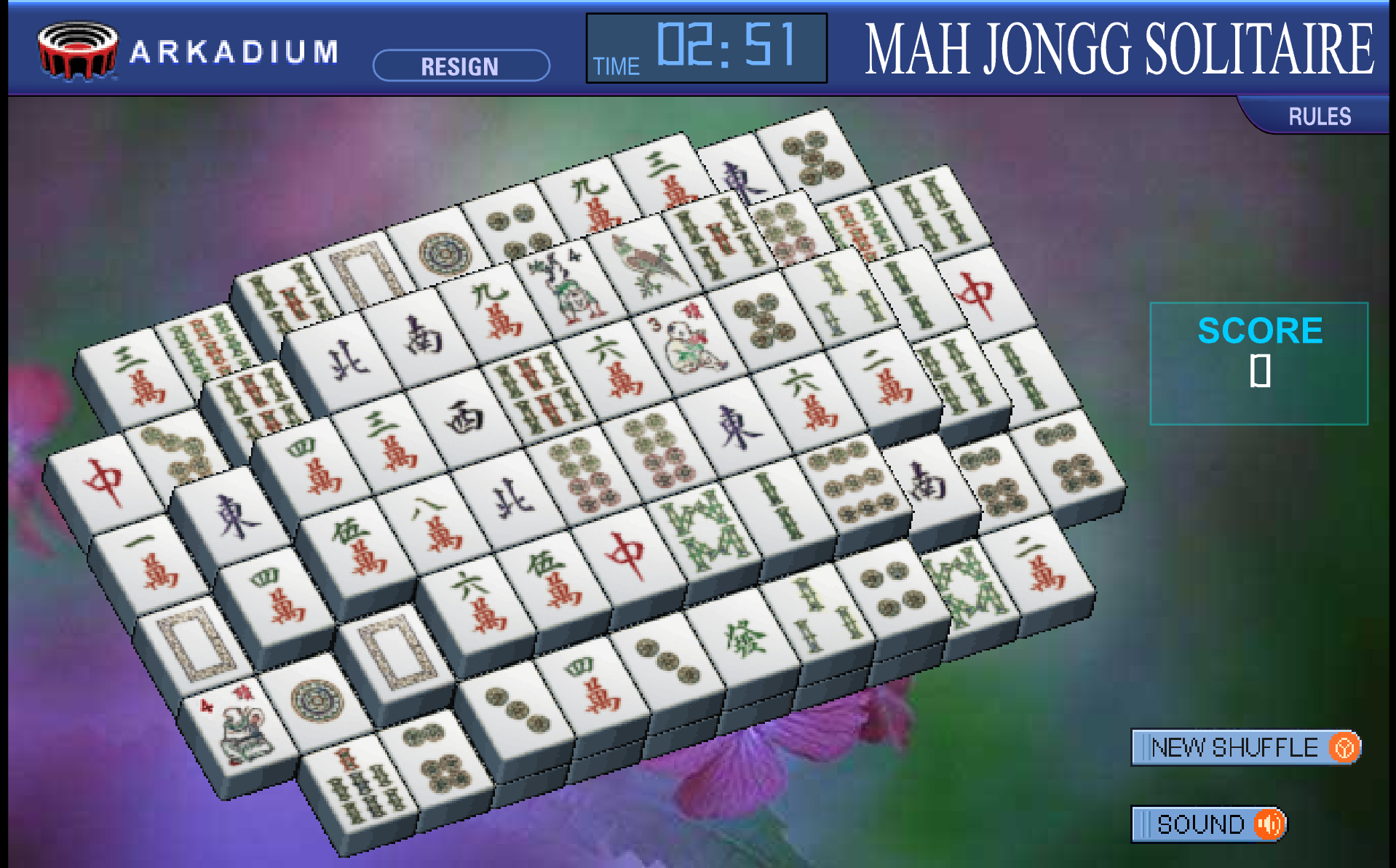1396x868 pixels.
Task: Pick the West wind tile
Action: click(x=464, y=418)
